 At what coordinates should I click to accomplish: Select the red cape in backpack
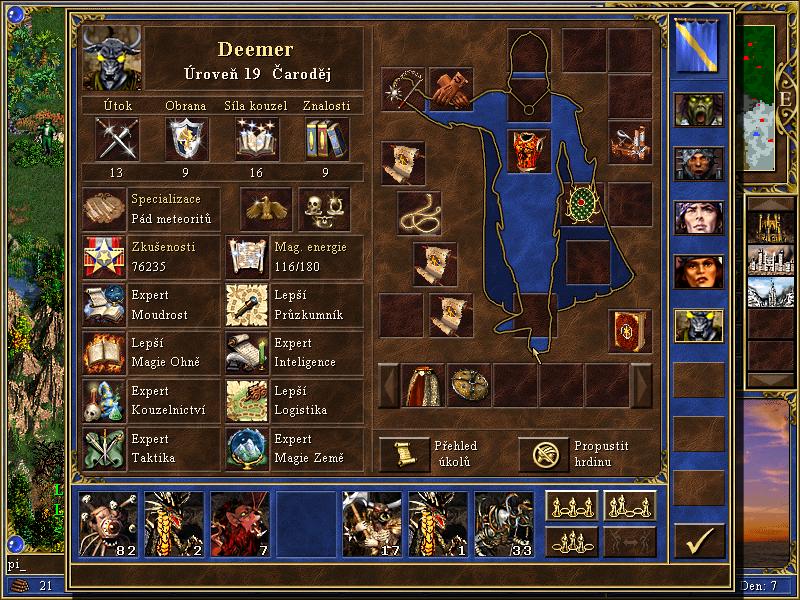coord(422,385)
